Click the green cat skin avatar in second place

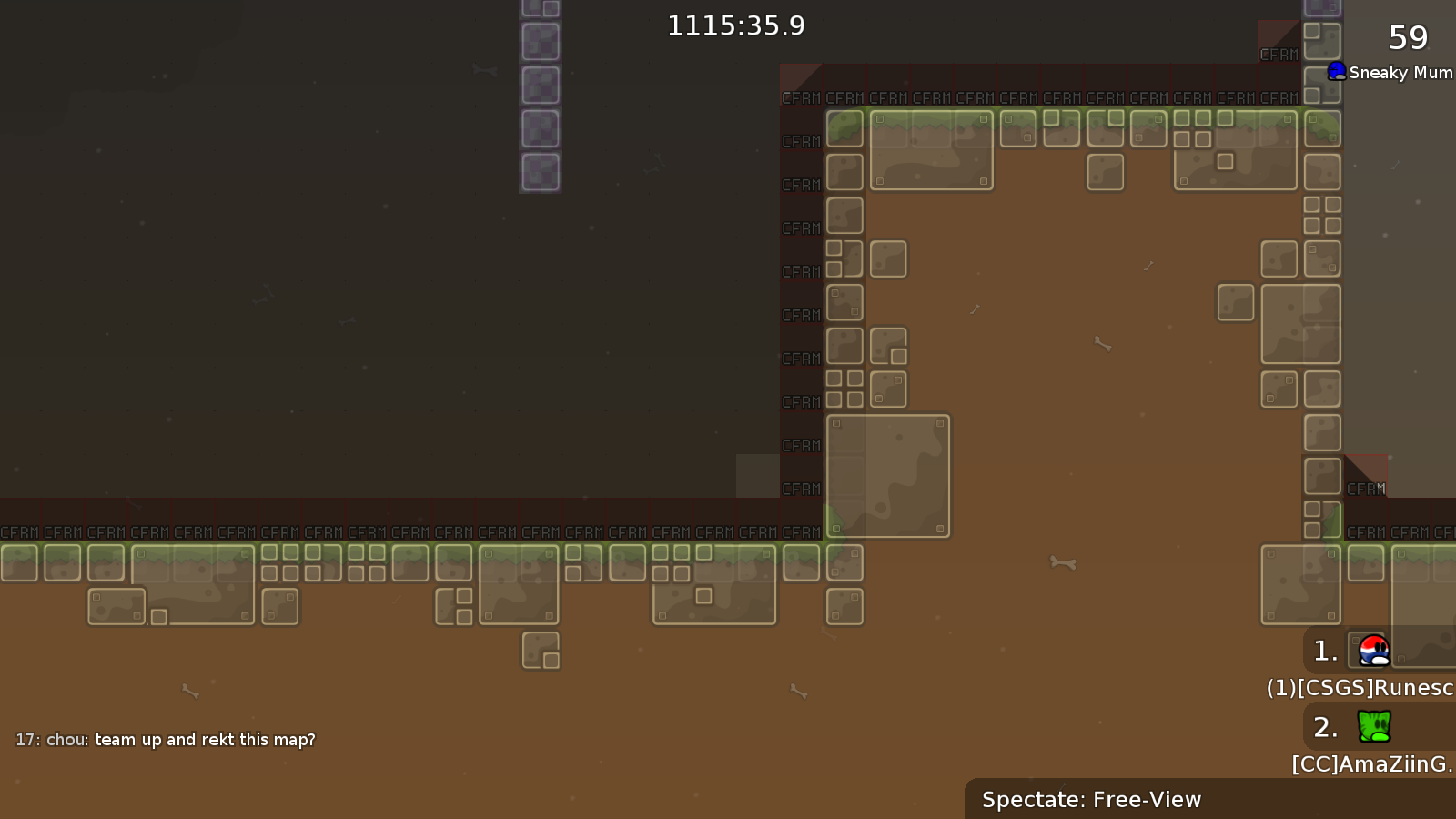(1372, 726)
